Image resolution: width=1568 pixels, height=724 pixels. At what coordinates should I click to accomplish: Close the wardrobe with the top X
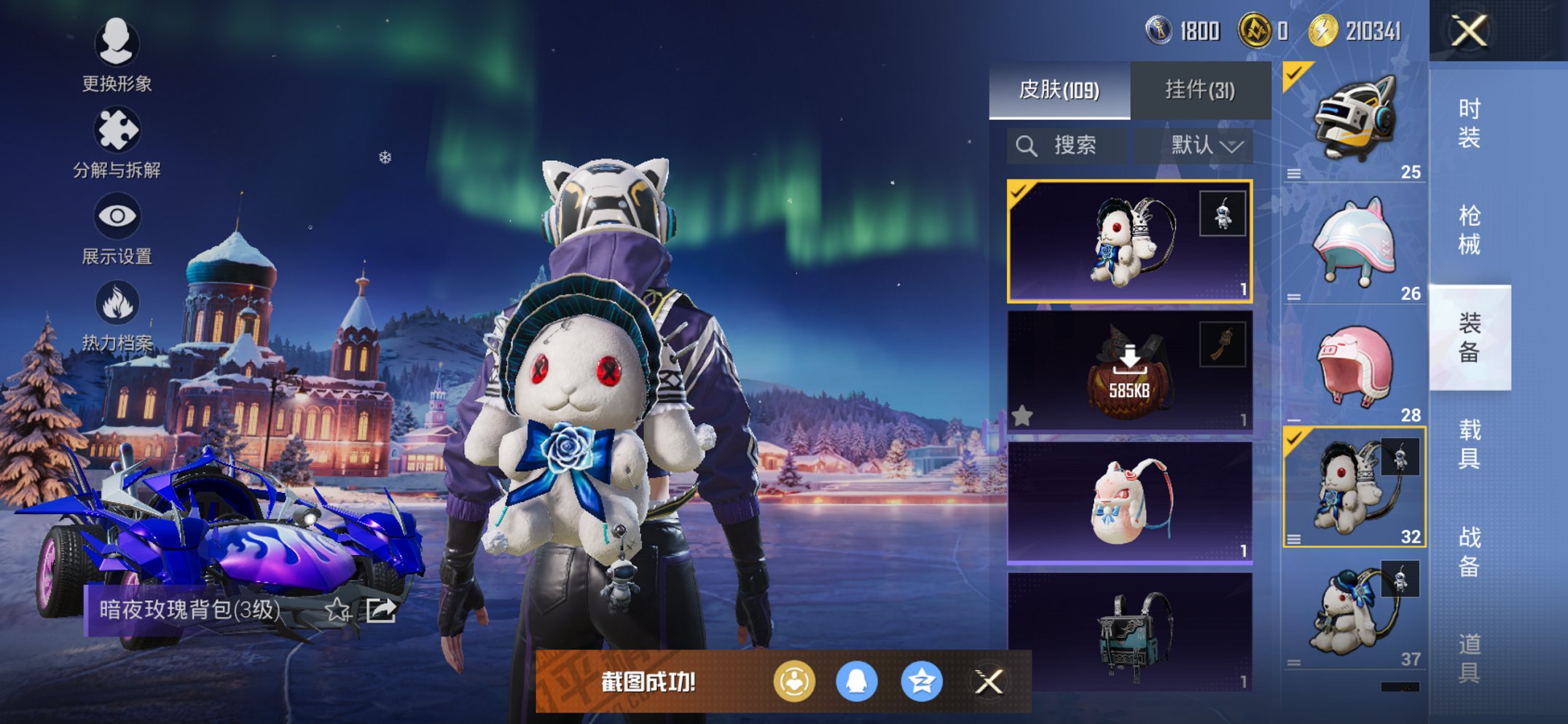(1468, 31)
